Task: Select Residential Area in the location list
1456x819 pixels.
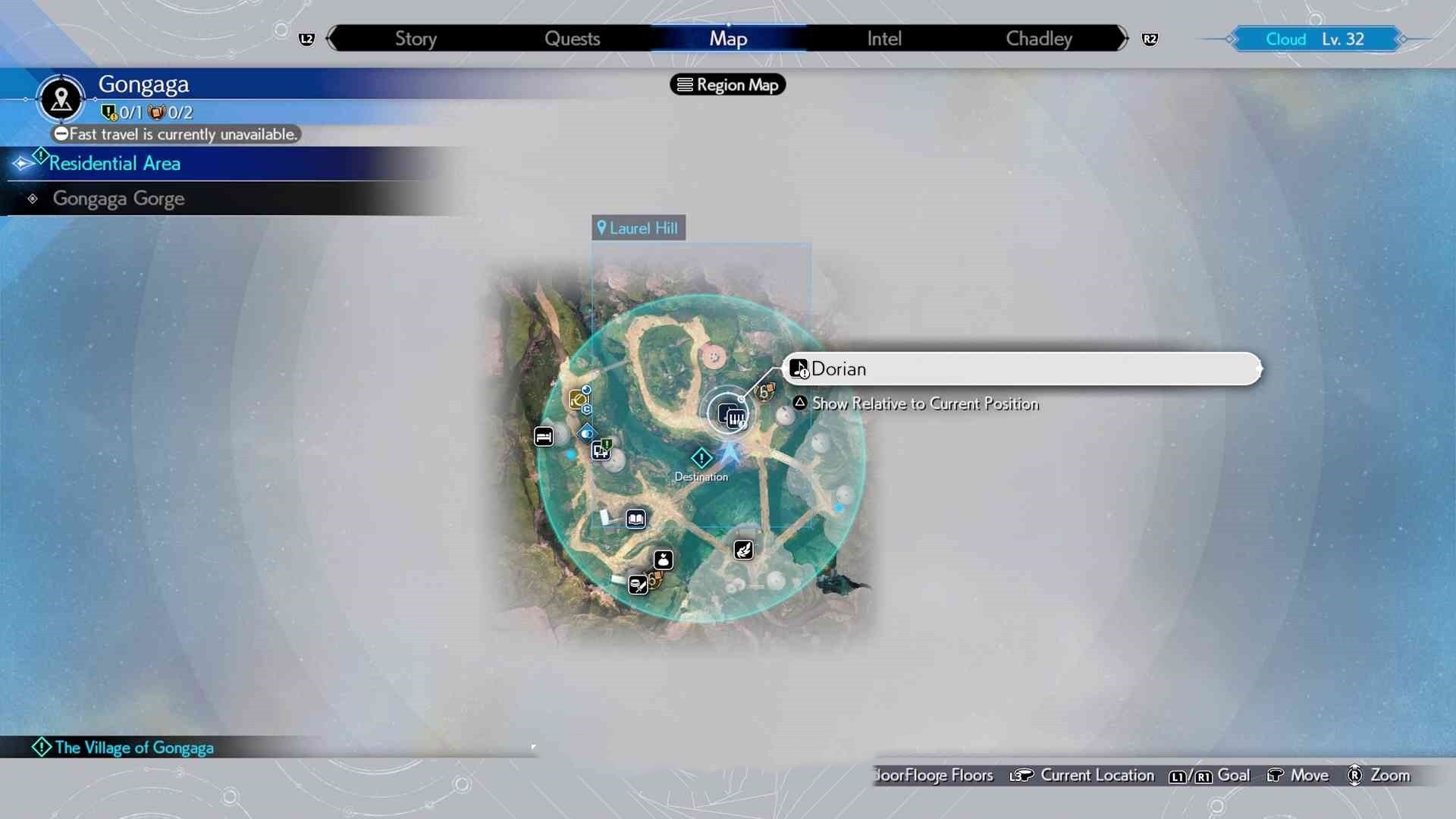Action: point(115,163)
